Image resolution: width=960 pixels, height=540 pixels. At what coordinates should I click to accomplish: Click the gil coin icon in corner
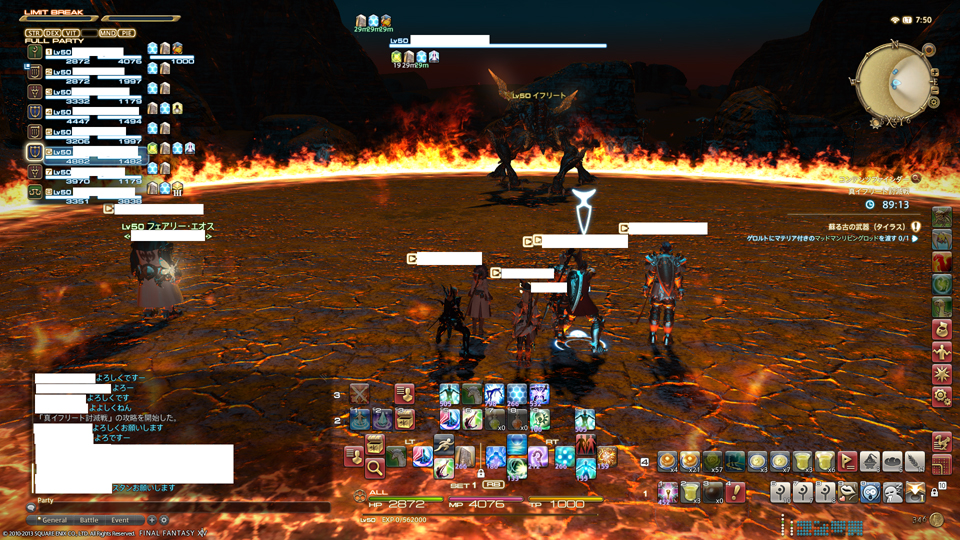point(936,519)
